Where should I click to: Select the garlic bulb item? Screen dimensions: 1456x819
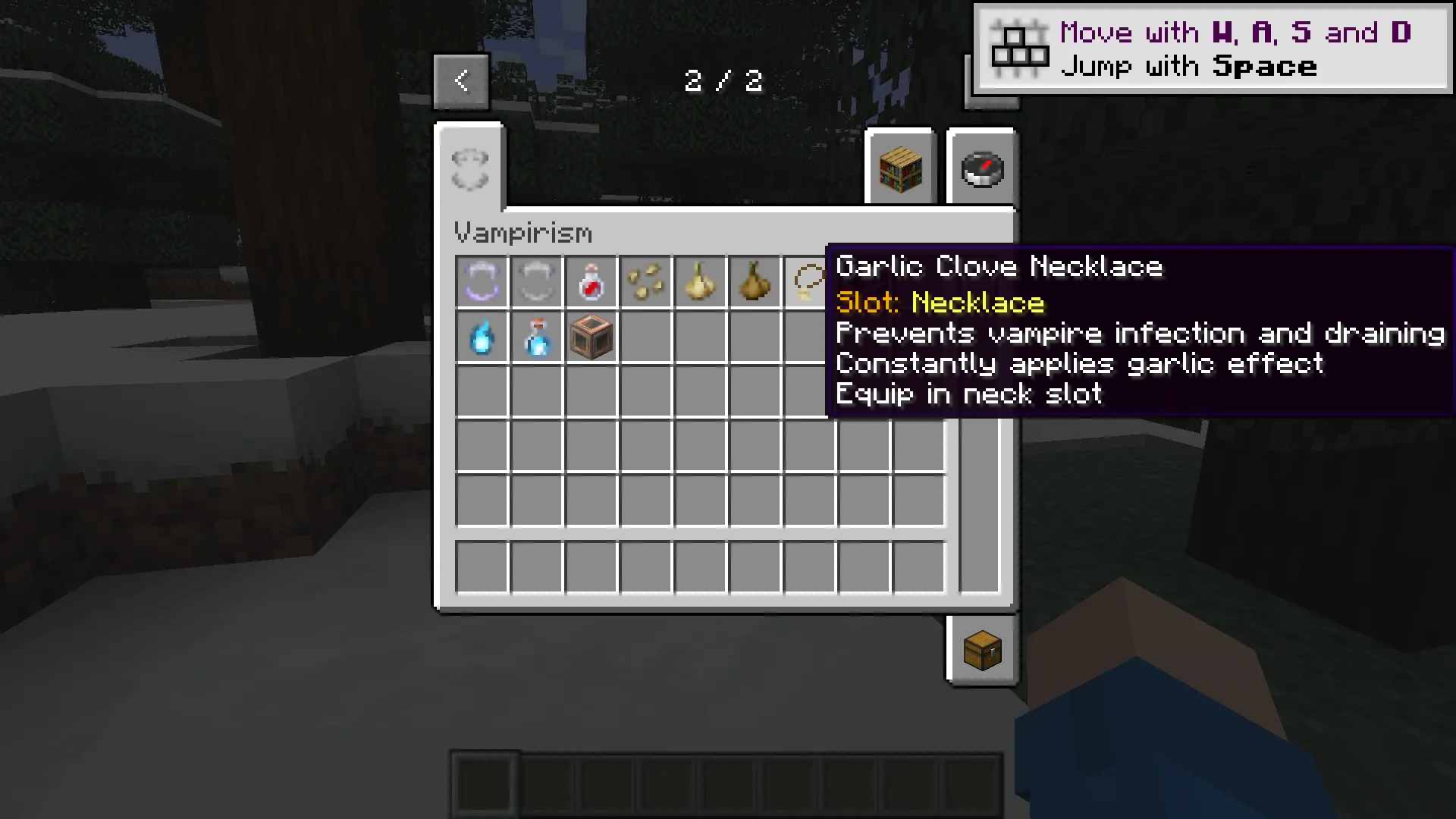701,282
